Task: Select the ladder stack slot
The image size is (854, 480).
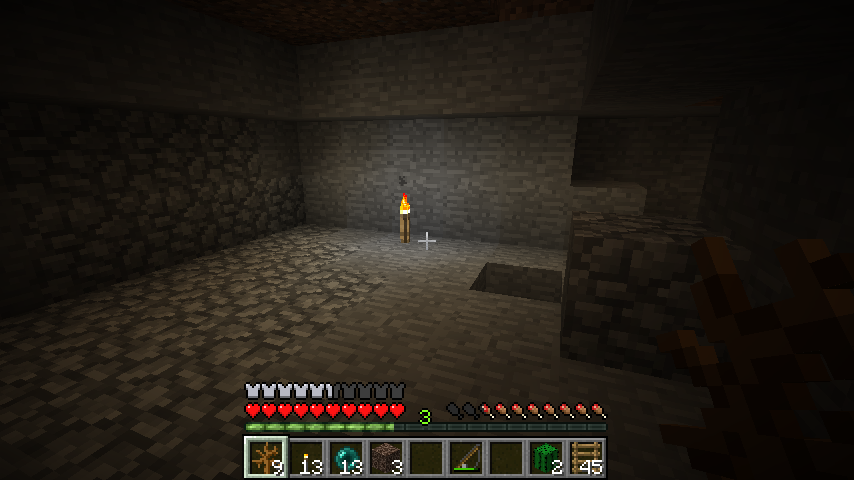Action: click(x=585, y=457)
